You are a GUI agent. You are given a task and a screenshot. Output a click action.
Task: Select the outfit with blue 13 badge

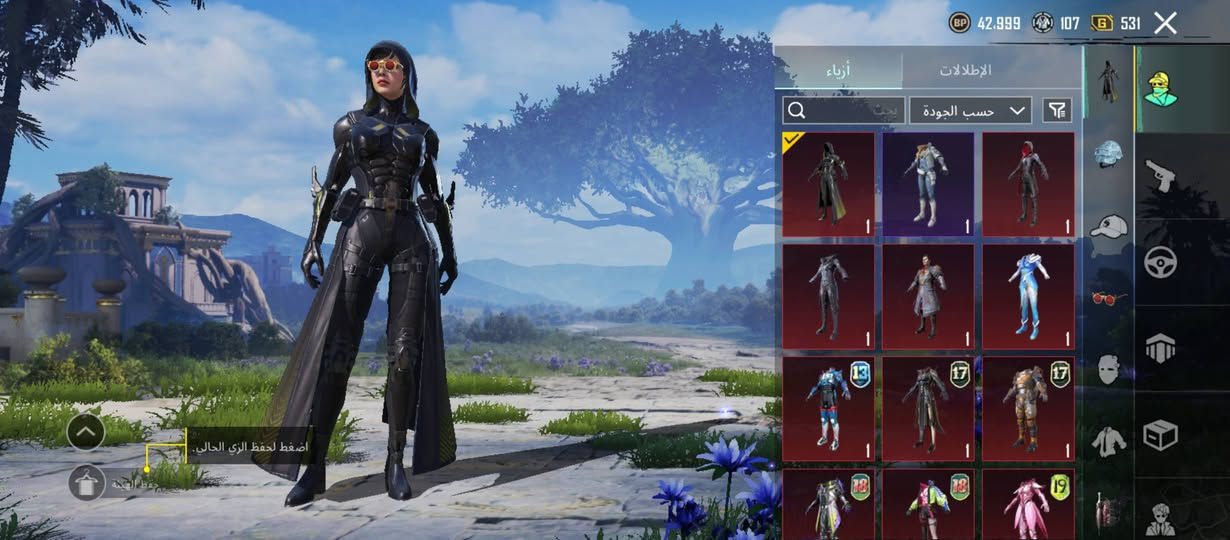(828, 408)
